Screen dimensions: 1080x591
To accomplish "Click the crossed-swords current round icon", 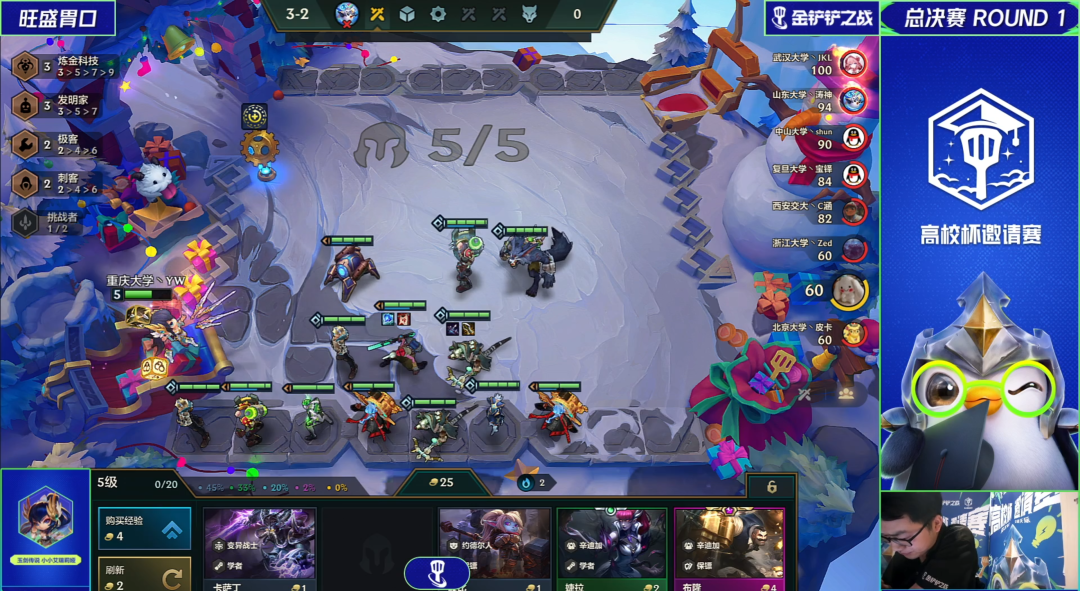I will (x=377, y=14).
